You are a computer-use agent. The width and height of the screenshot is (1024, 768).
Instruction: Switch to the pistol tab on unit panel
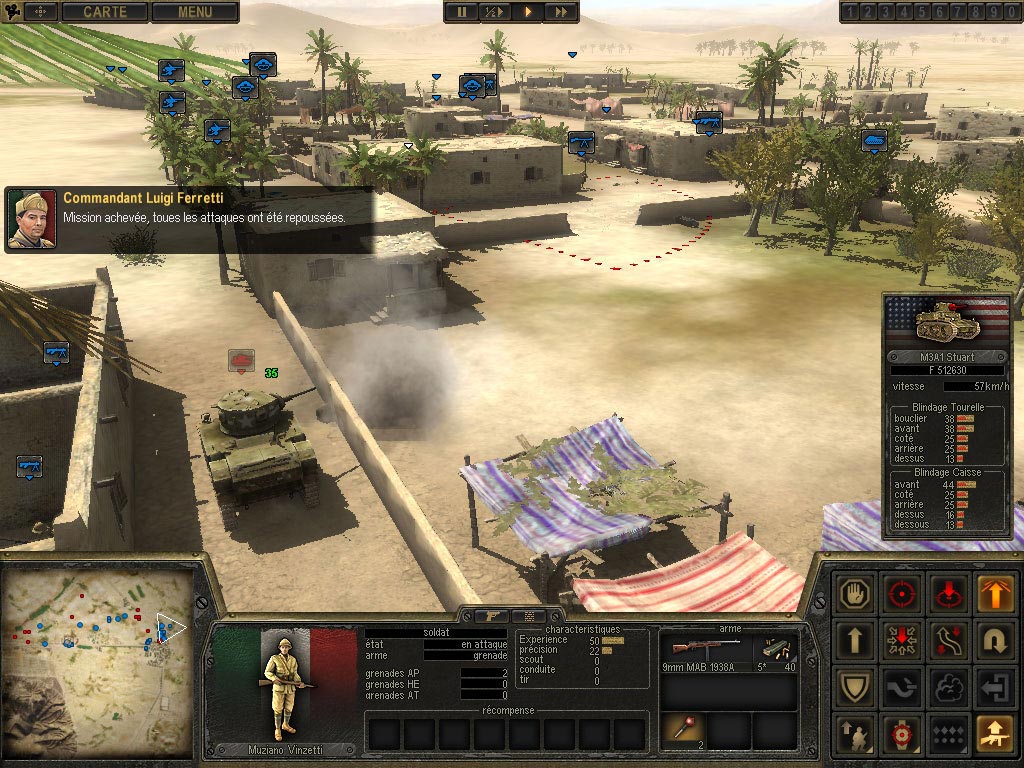(492, 616)
